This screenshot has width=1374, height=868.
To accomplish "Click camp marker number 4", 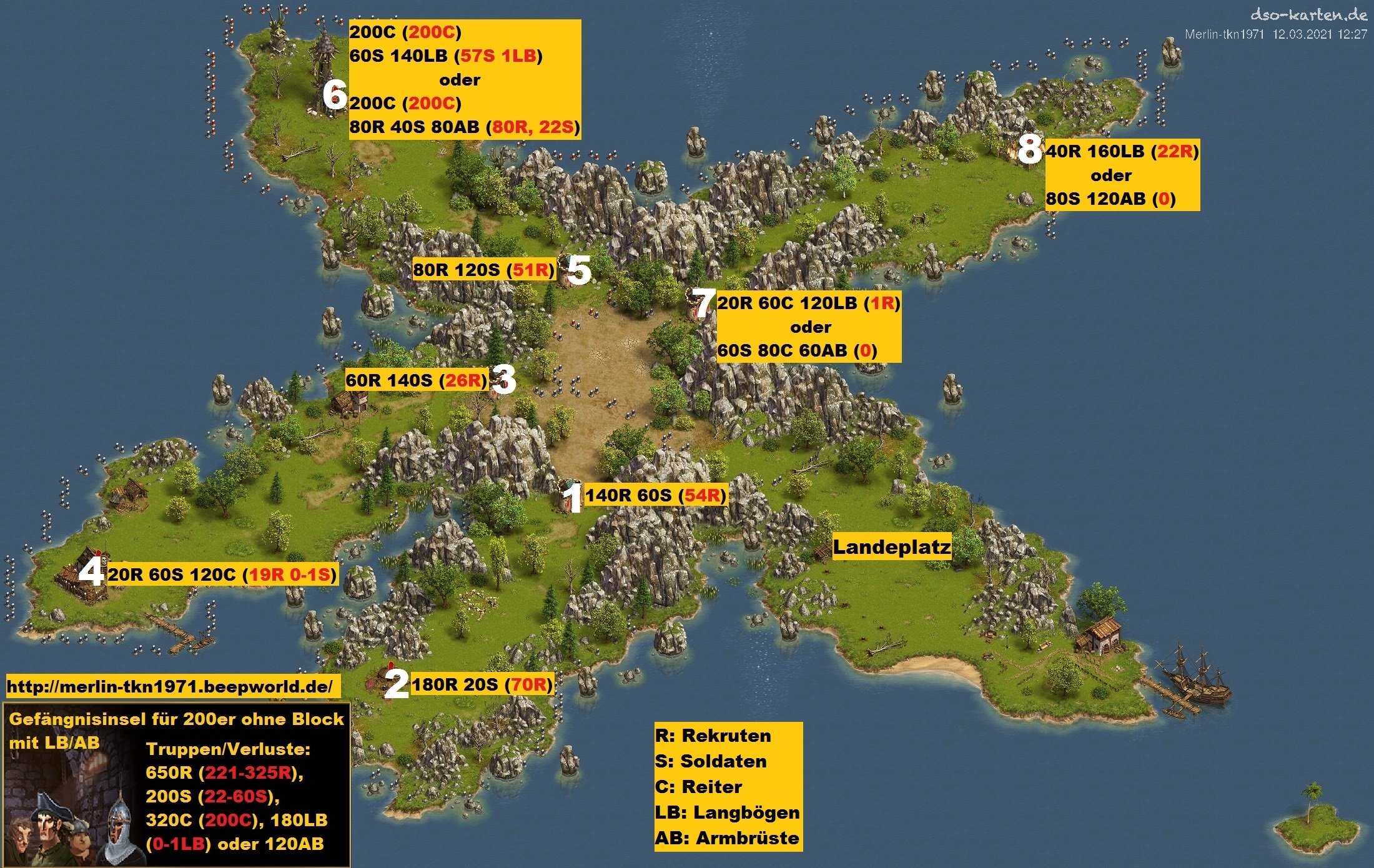I will coord(92,573).
